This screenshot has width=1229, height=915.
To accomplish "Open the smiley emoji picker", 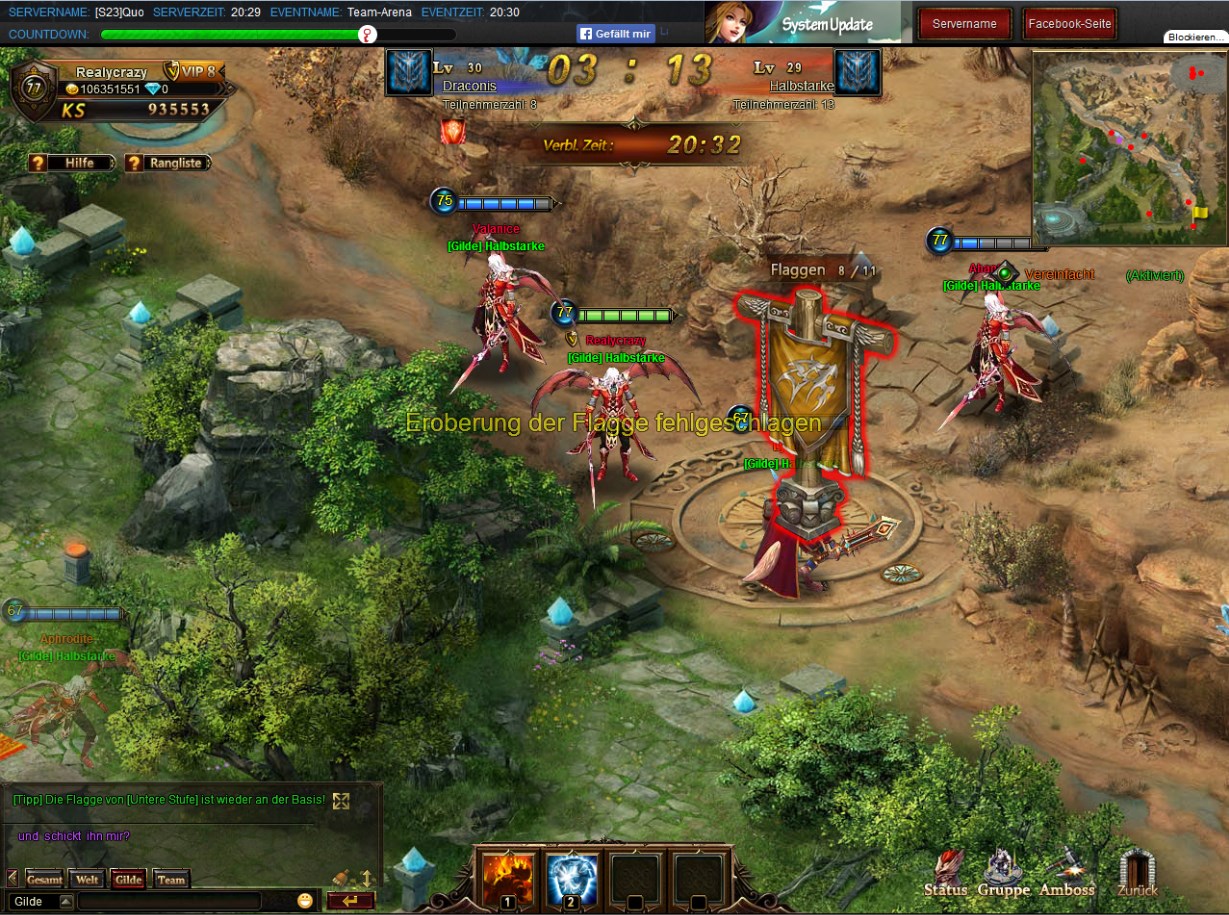I will [305, 901].
